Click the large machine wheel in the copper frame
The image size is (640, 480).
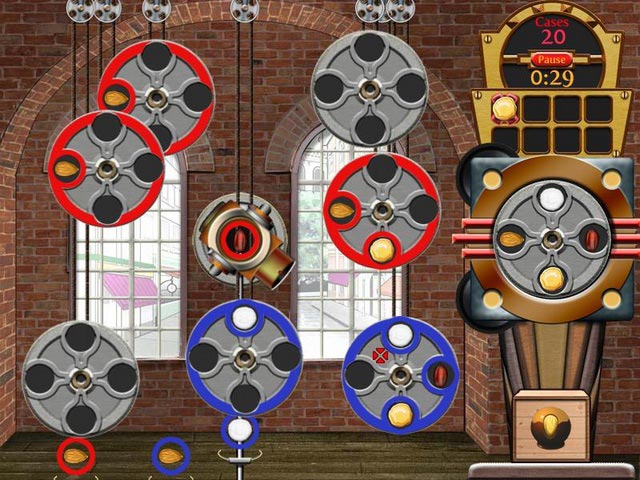tap(551, 238)
